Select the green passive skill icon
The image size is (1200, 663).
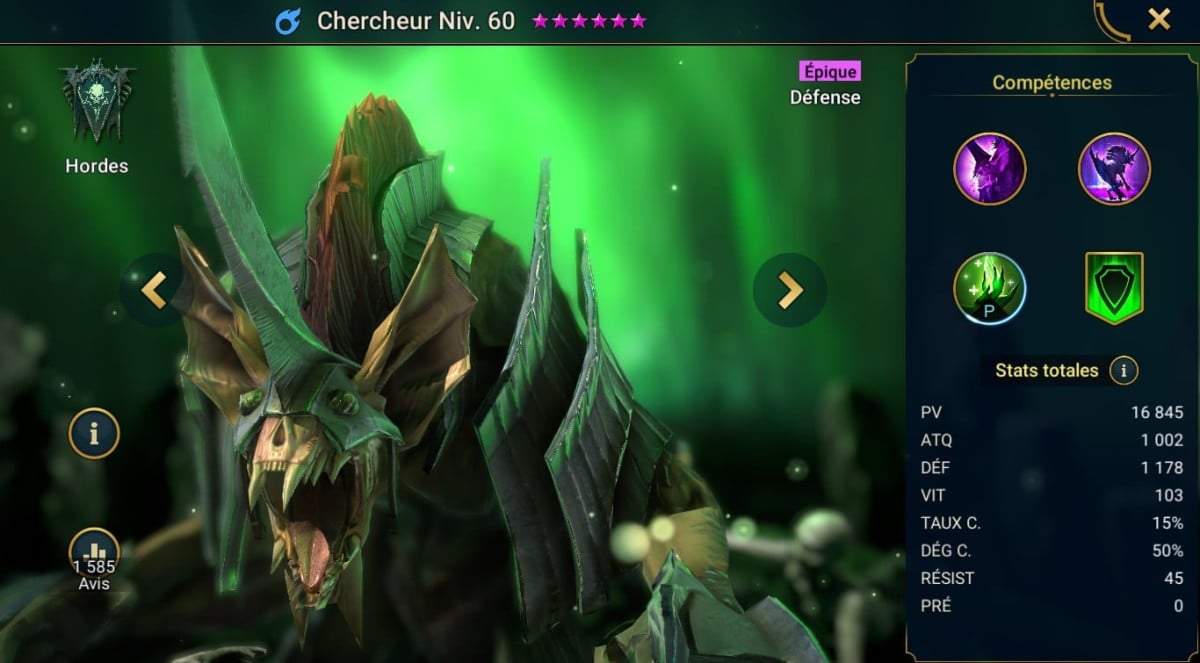tap(989, 289)
